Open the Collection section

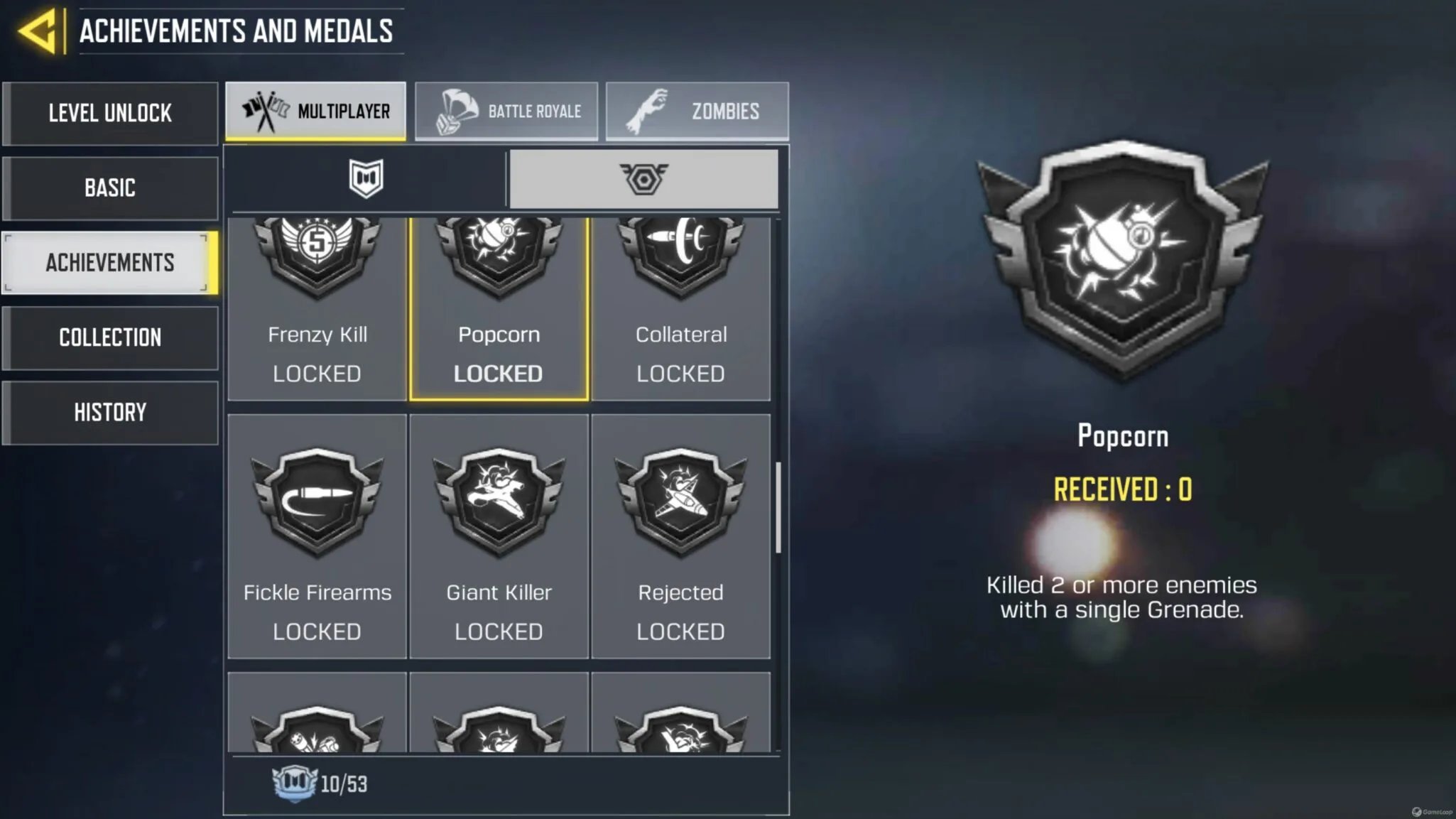click(x=110, y=337)
